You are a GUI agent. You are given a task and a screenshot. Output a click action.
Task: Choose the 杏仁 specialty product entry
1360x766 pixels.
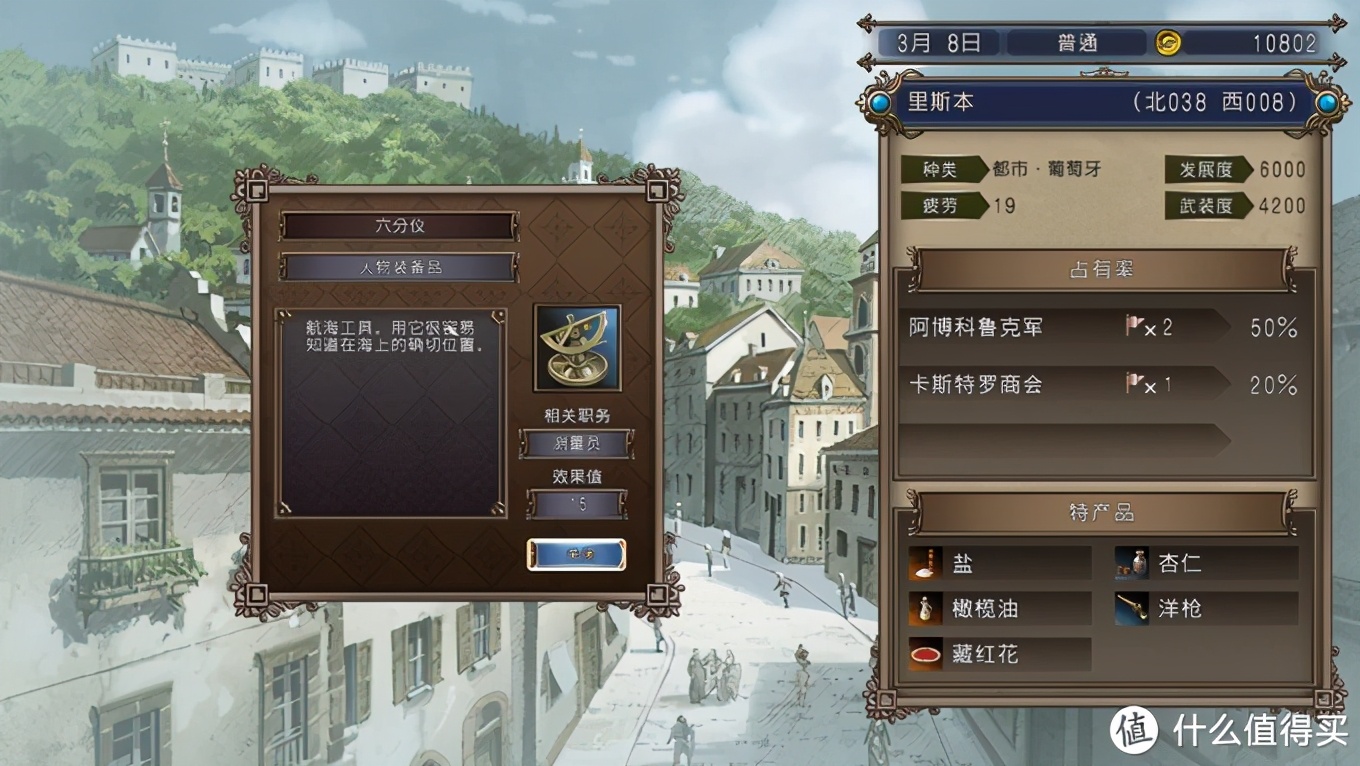pyautogui.click(x=1206, y=563)
